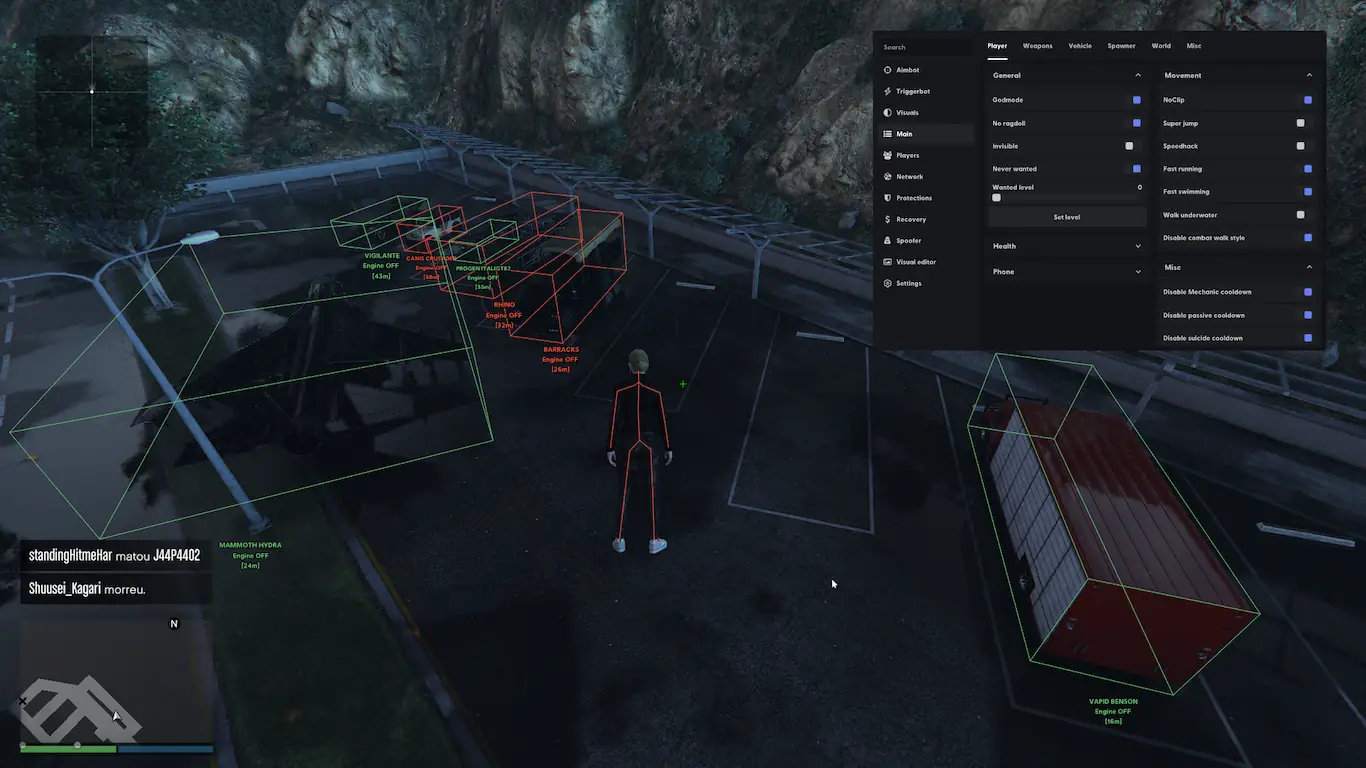The height and width of the screenshot is (768, 1366).
Task: Open the Visual editor entry
Action: tap(915, 262)
